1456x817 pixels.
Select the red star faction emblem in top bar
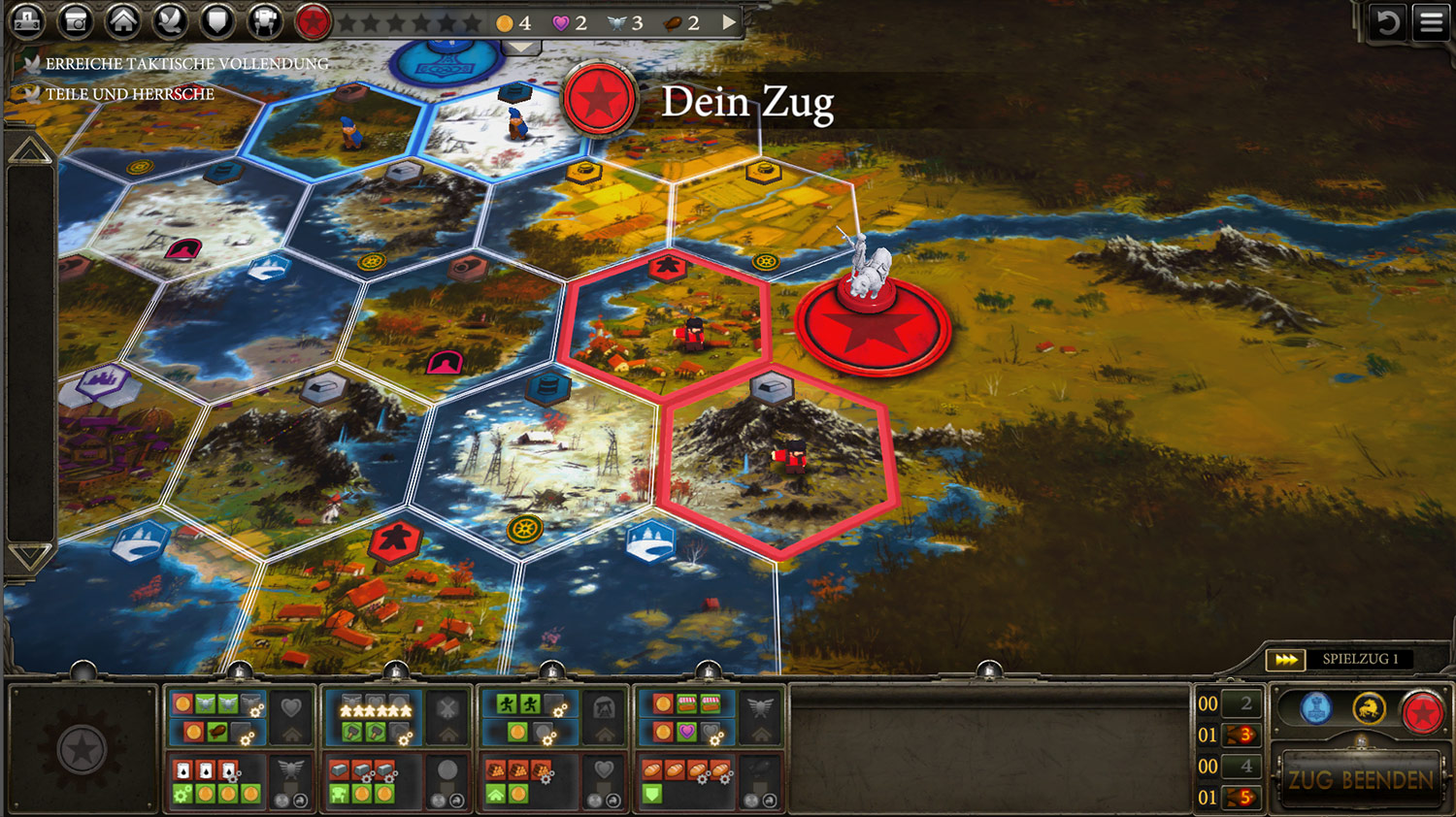[313, 20]
